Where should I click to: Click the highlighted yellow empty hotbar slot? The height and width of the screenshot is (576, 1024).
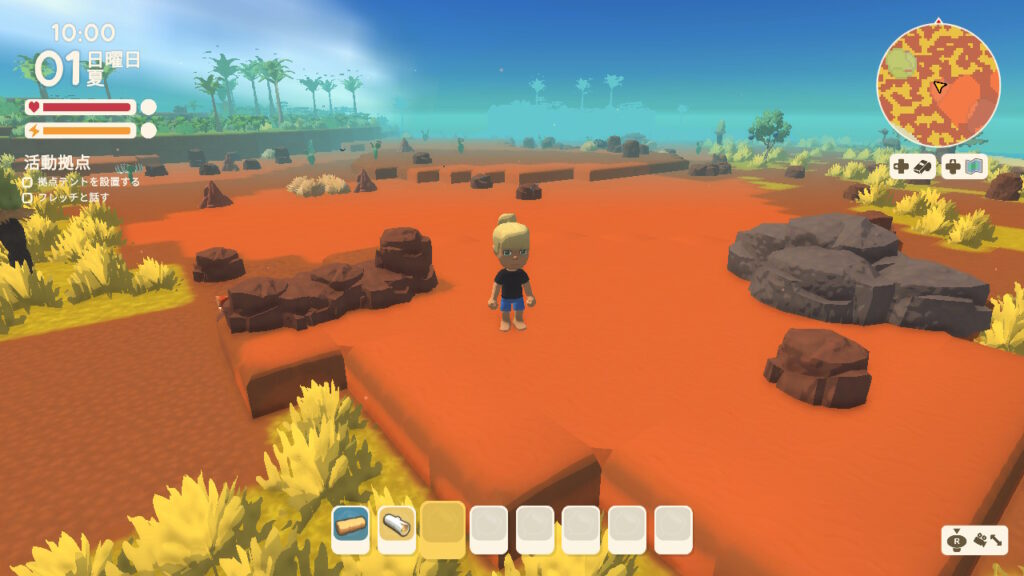tap(443, 526)
